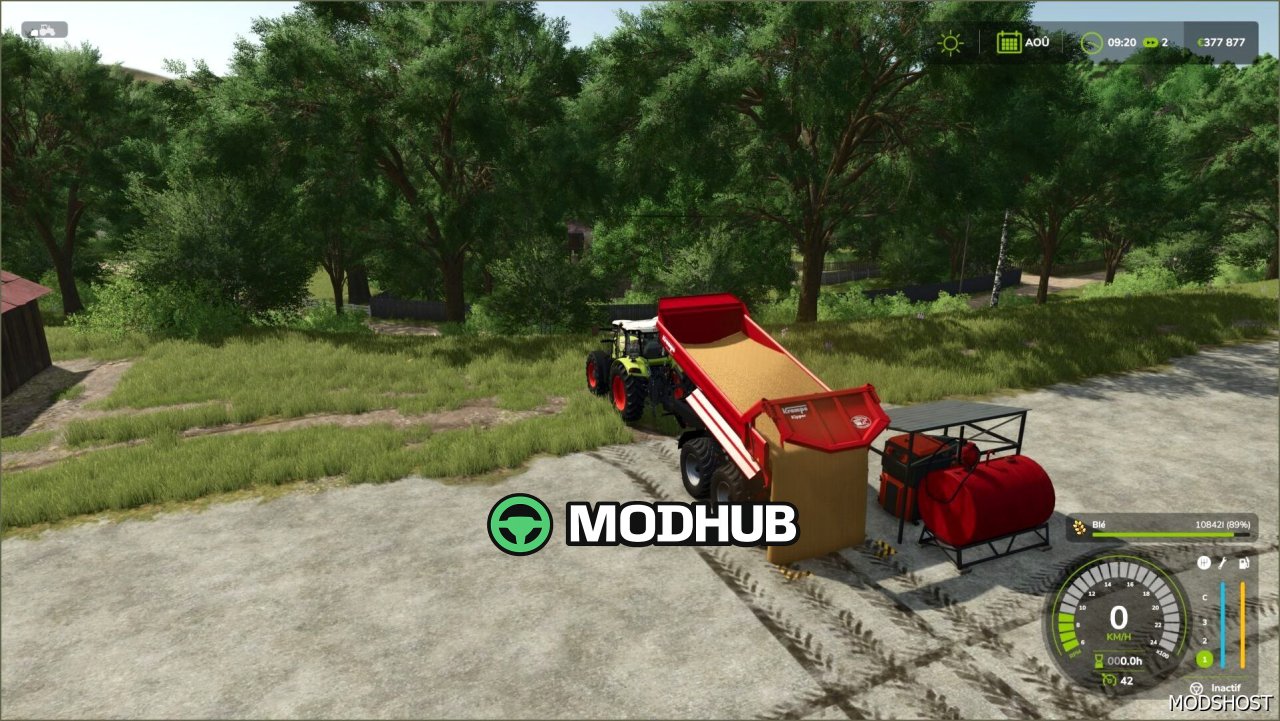The height and width of the screenshot is (721, 1280).
Task: Select the engine icon showing 42
Action: 1110,680
